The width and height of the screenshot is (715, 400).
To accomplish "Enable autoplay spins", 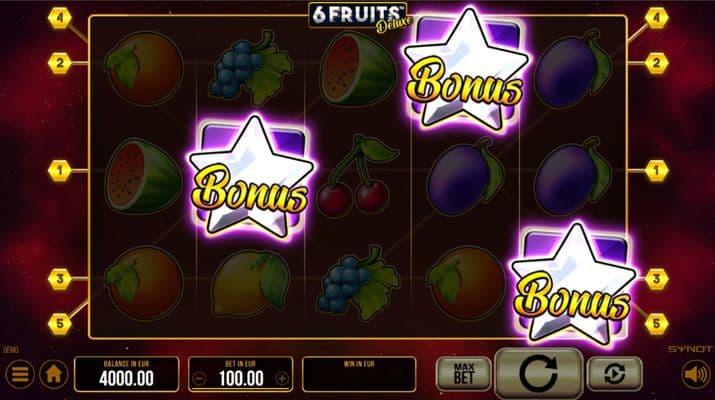I will click(x=612, y=374).
